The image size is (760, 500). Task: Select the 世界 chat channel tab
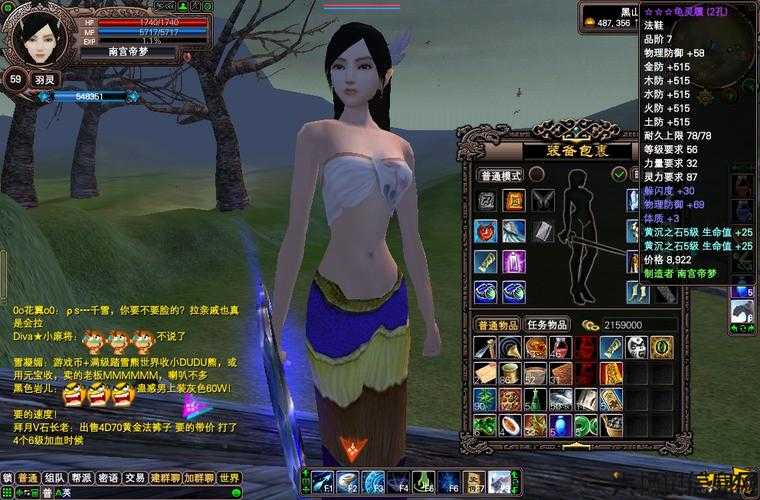230,478
